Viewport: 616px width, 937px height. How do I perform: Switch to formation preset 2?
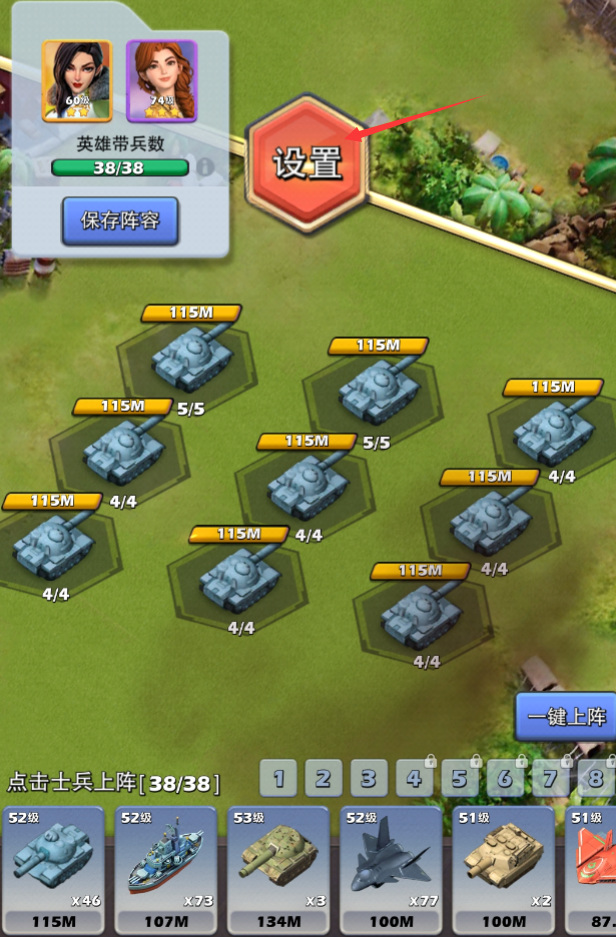point(323,777)
